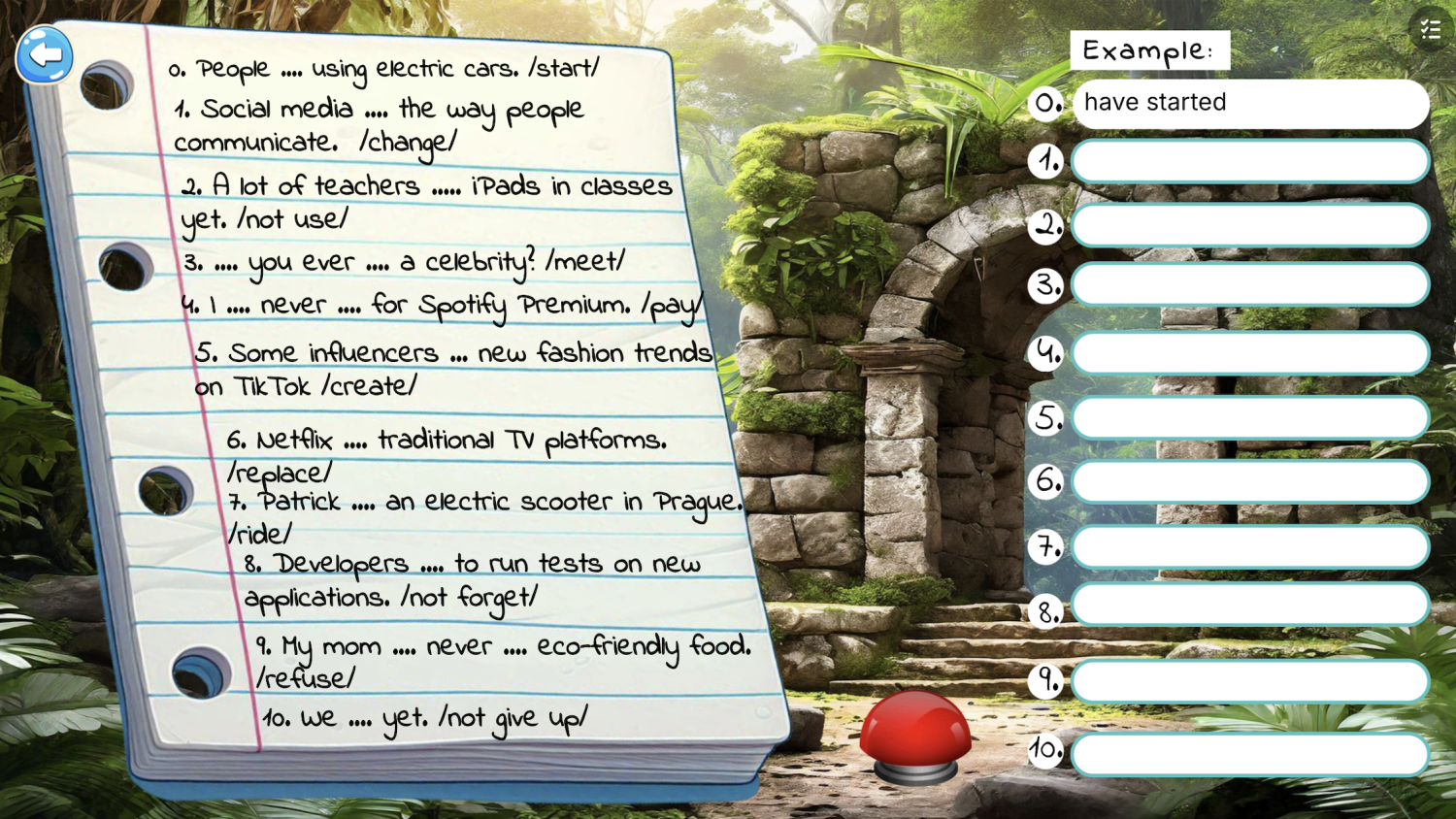Activate the text field numbered 9
This screenshot has height=819, width=1456.
click(x=1250, y=681)
